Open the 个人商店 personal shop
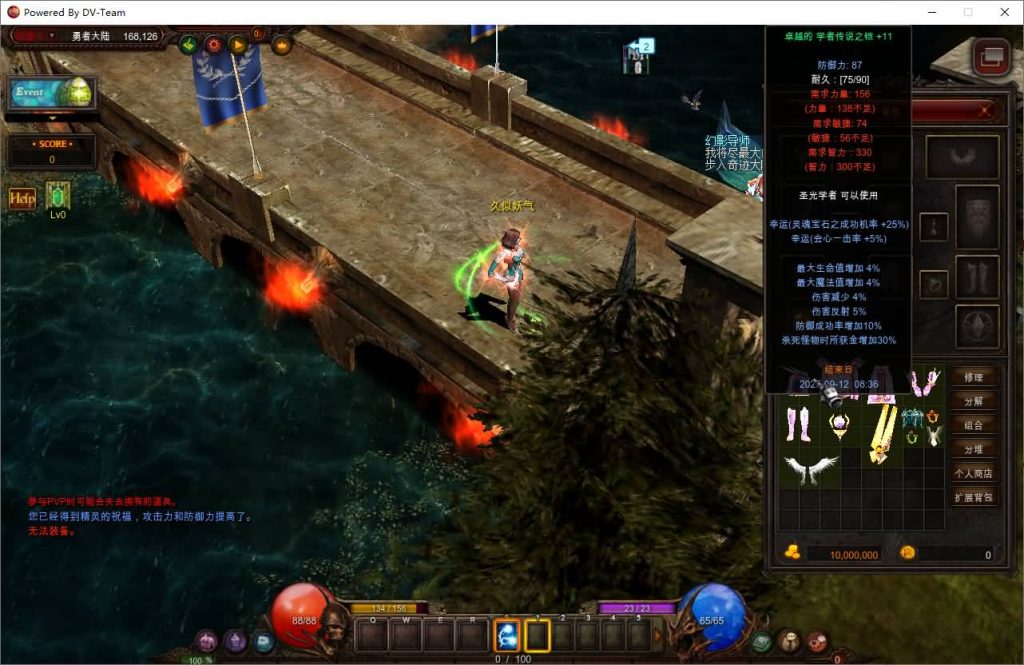 973,473
